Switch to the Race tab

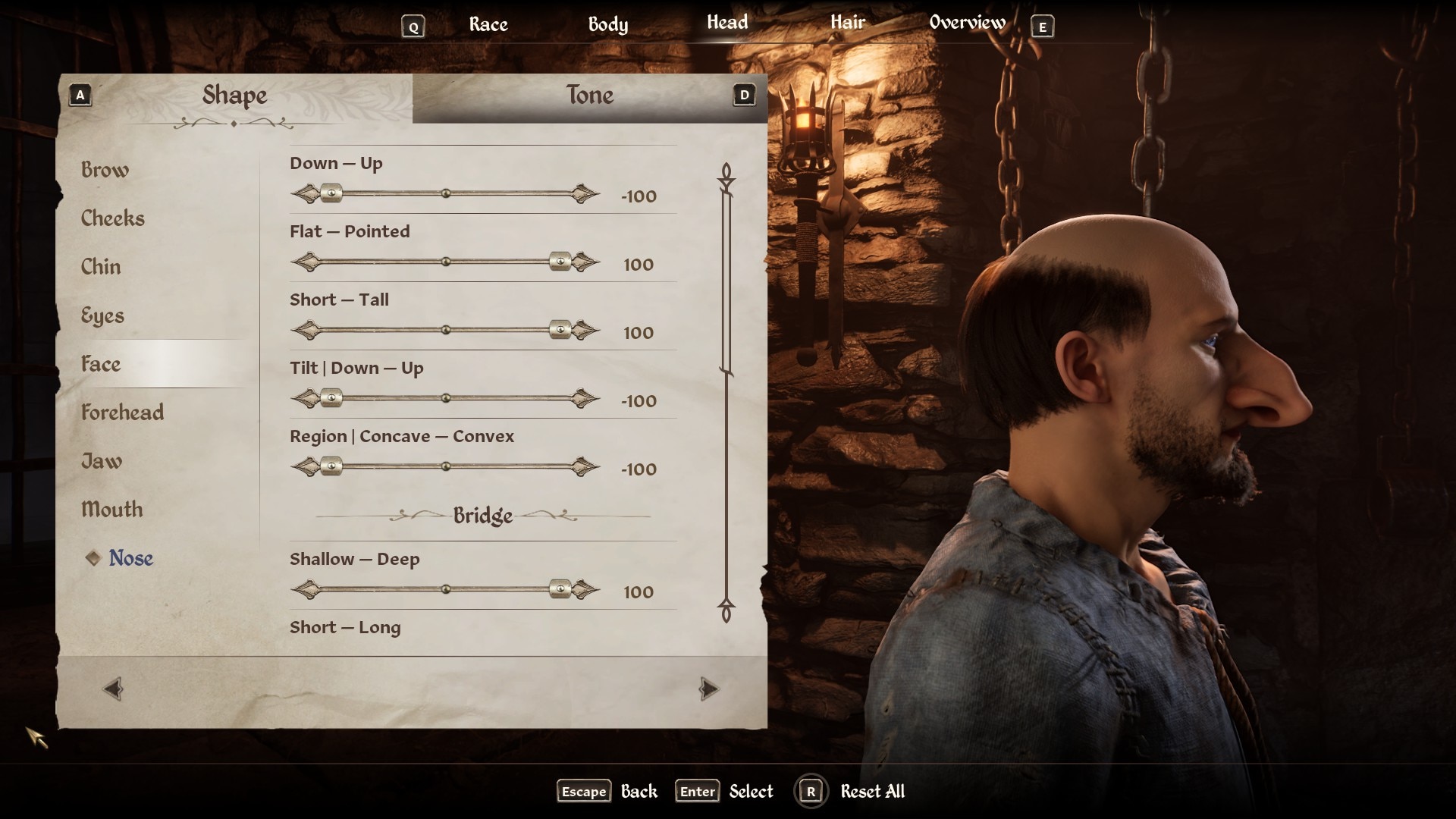click(x=488, y=24)
